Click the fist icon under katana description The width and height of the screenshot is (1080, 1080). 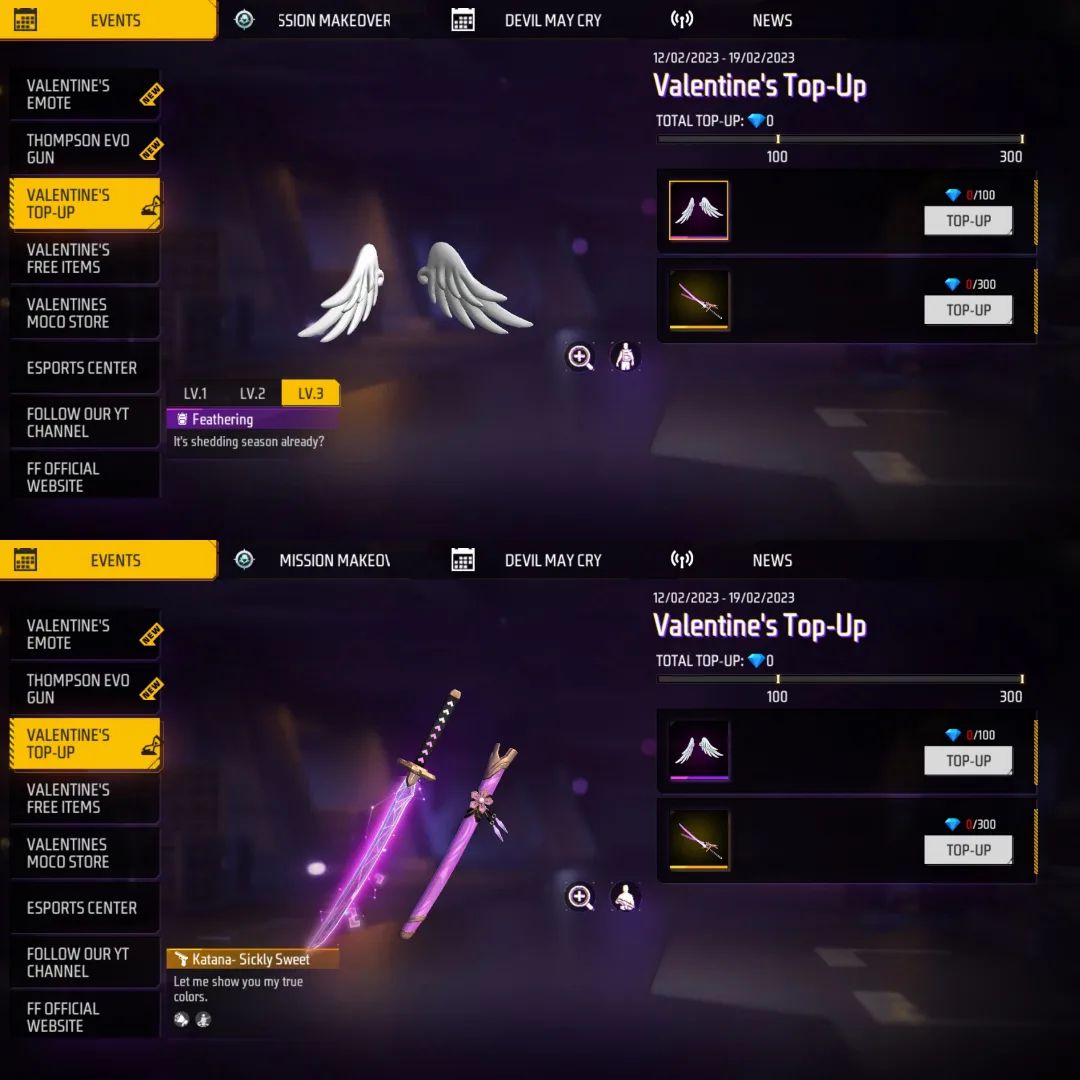(182, 1020)
